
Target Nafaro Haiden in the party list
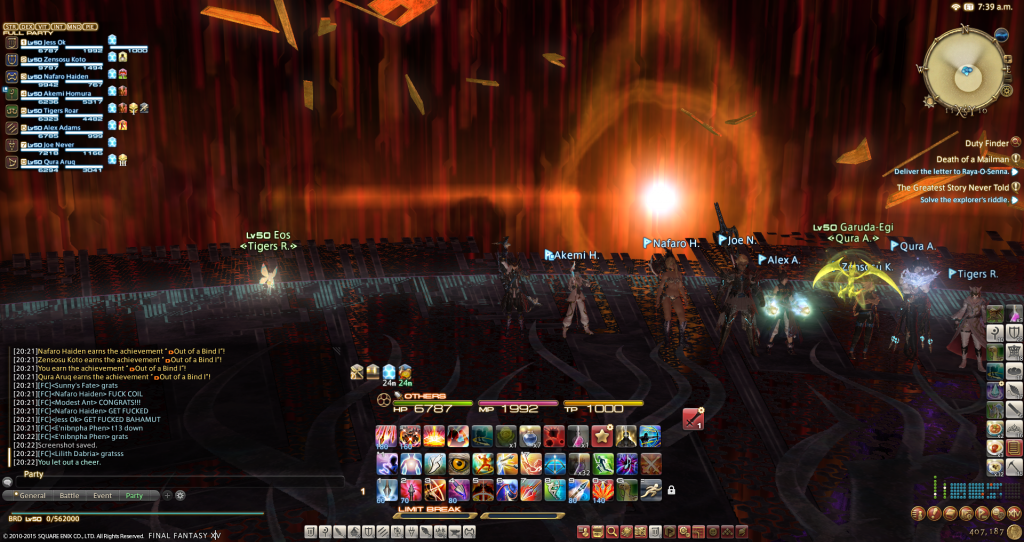[x=58, y=76]
